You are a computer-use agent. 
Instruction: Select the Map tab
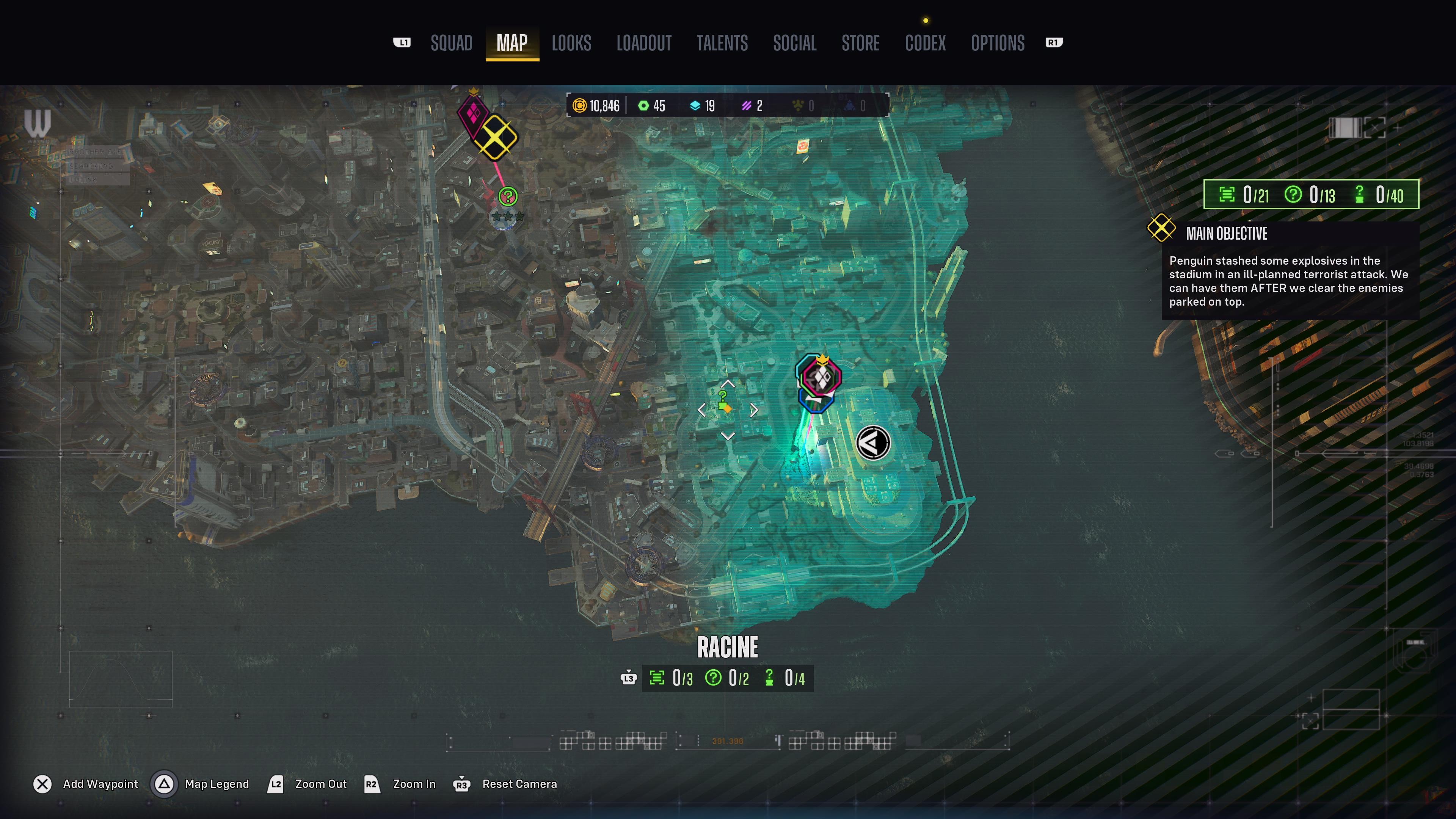coord(511,43)
